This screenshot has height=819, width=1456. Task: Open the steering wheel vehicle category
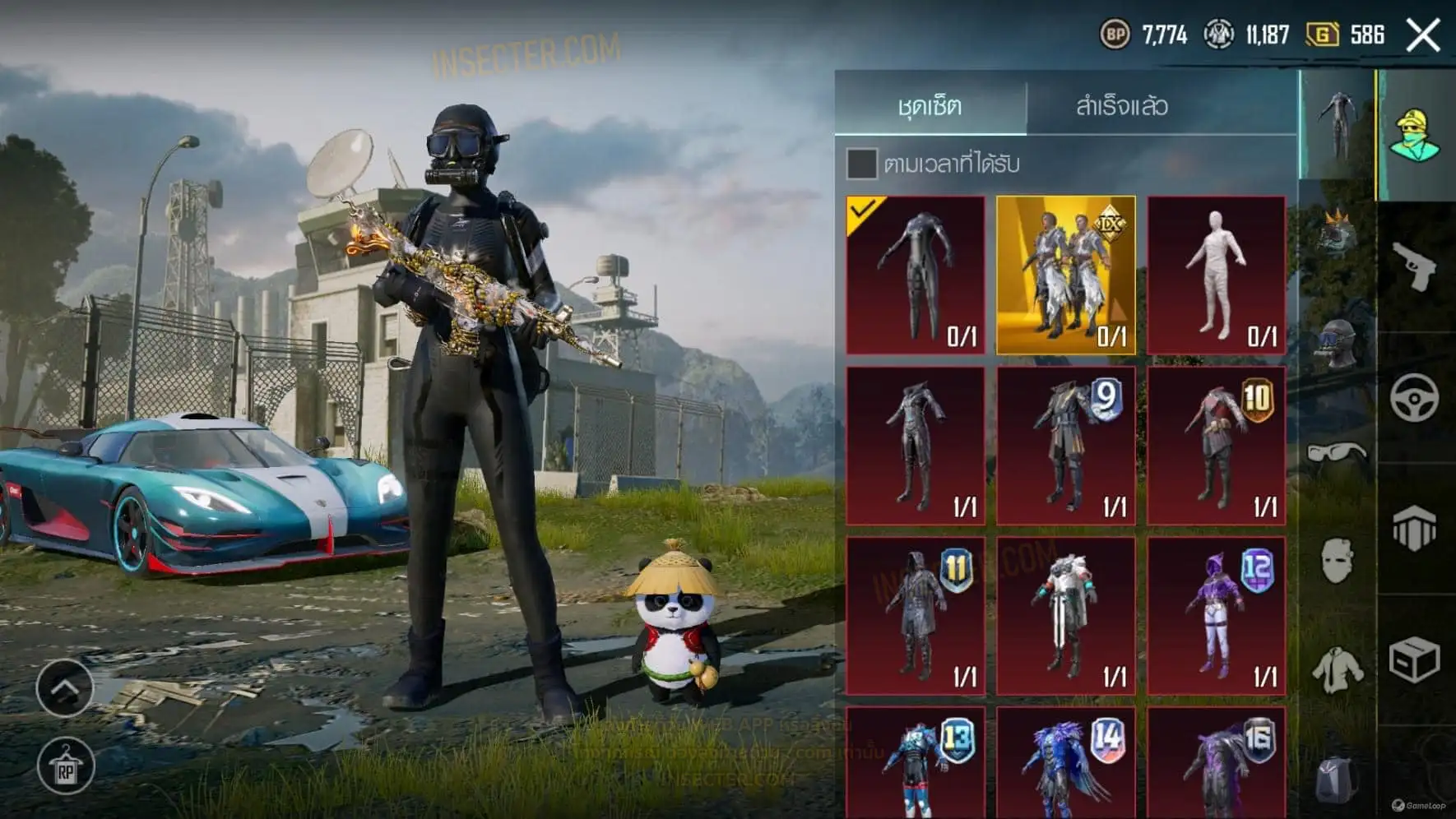[1415, 398]
